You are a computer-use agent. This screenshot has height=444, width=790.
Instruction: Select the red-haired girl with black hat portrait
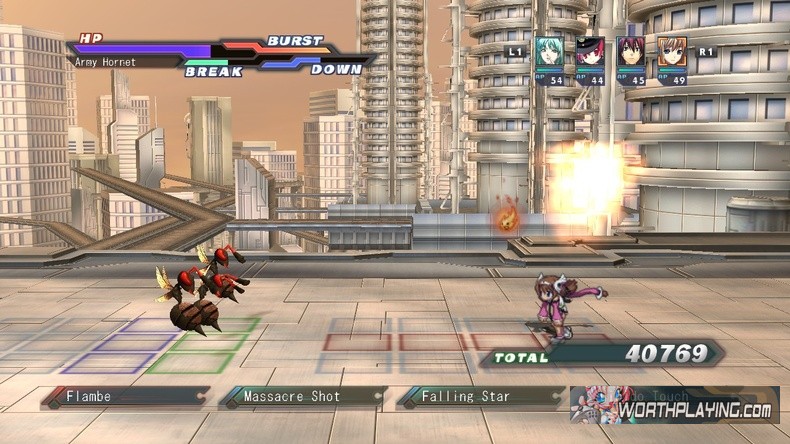point(590,53)
